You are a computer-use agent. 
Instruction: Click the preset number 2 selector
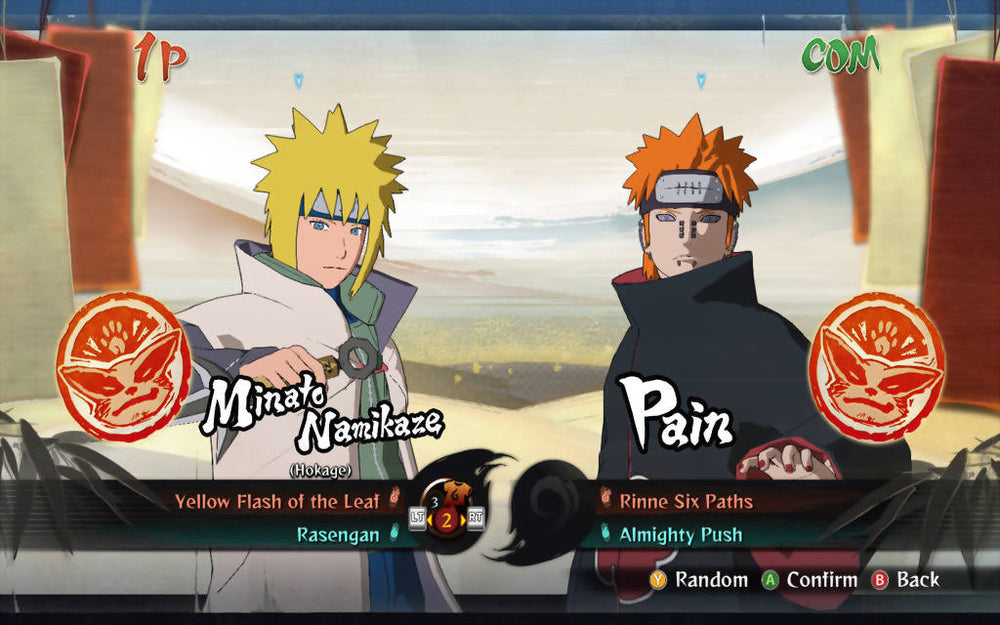coord(447,519)
